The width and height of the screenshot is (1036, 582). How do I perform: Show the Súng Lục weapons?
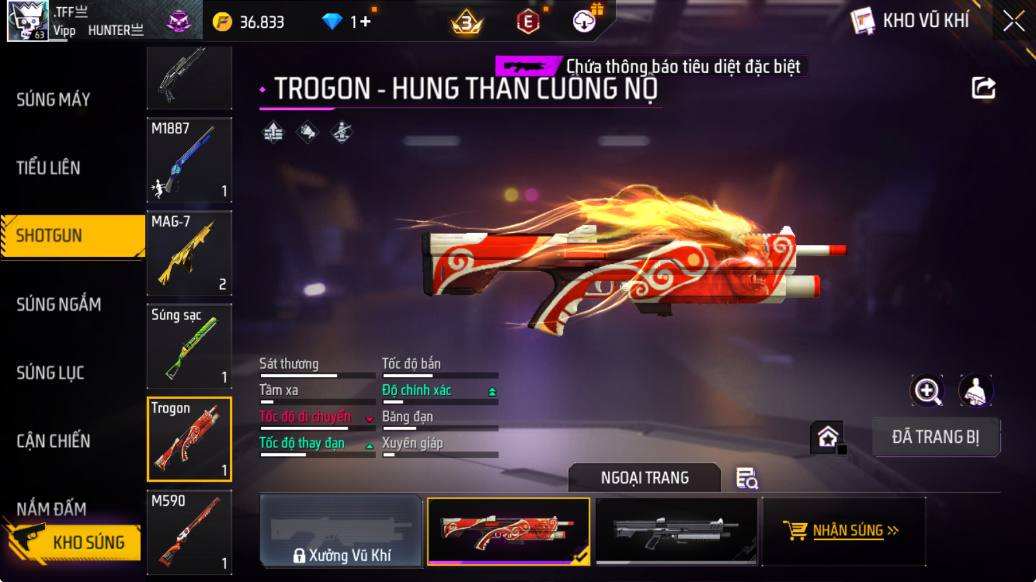pos(51,372)
